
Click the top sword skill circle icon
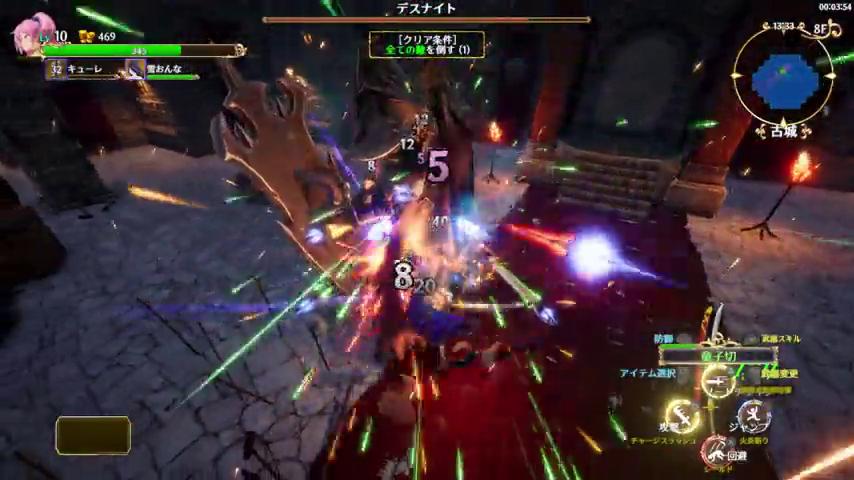[x=716, y=381]
